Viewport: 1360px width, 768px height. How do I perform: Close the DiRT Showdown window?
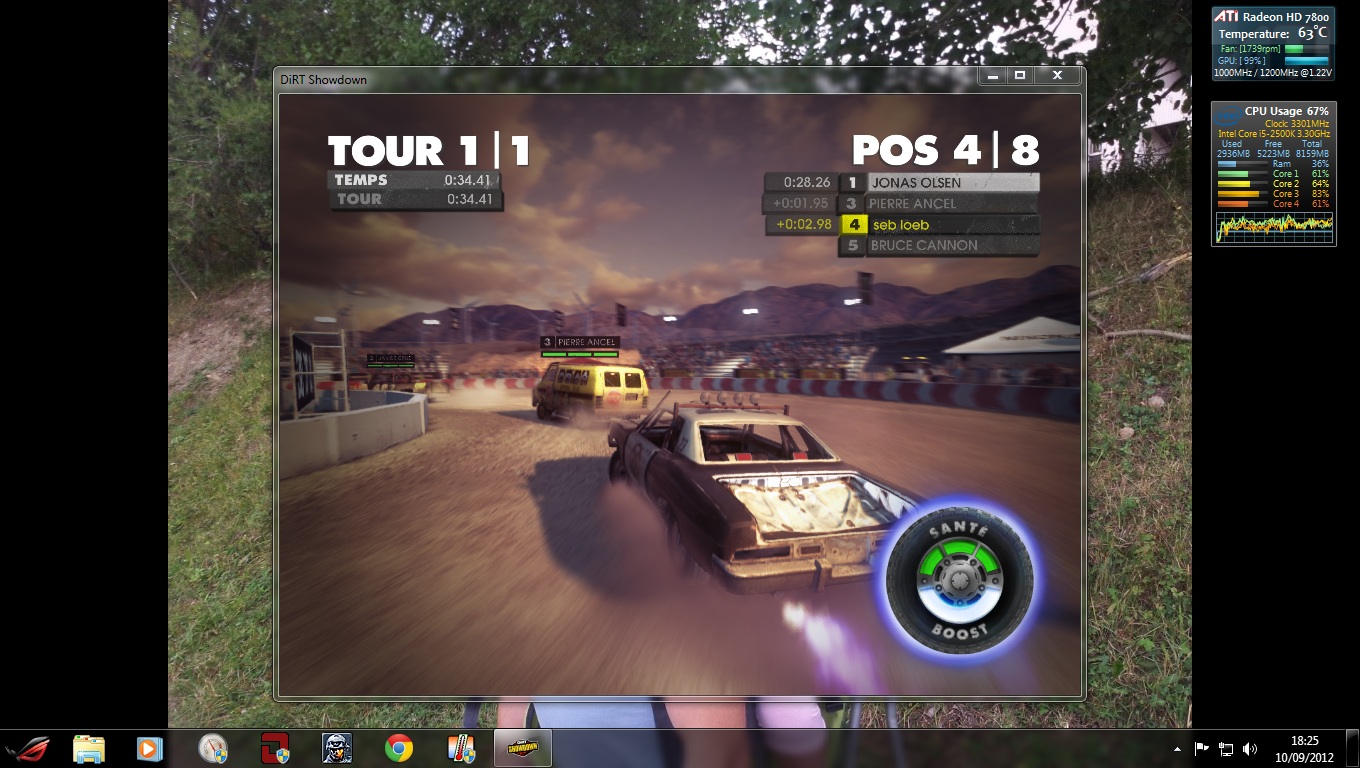pyautogui.click(x=1057, y=76)
